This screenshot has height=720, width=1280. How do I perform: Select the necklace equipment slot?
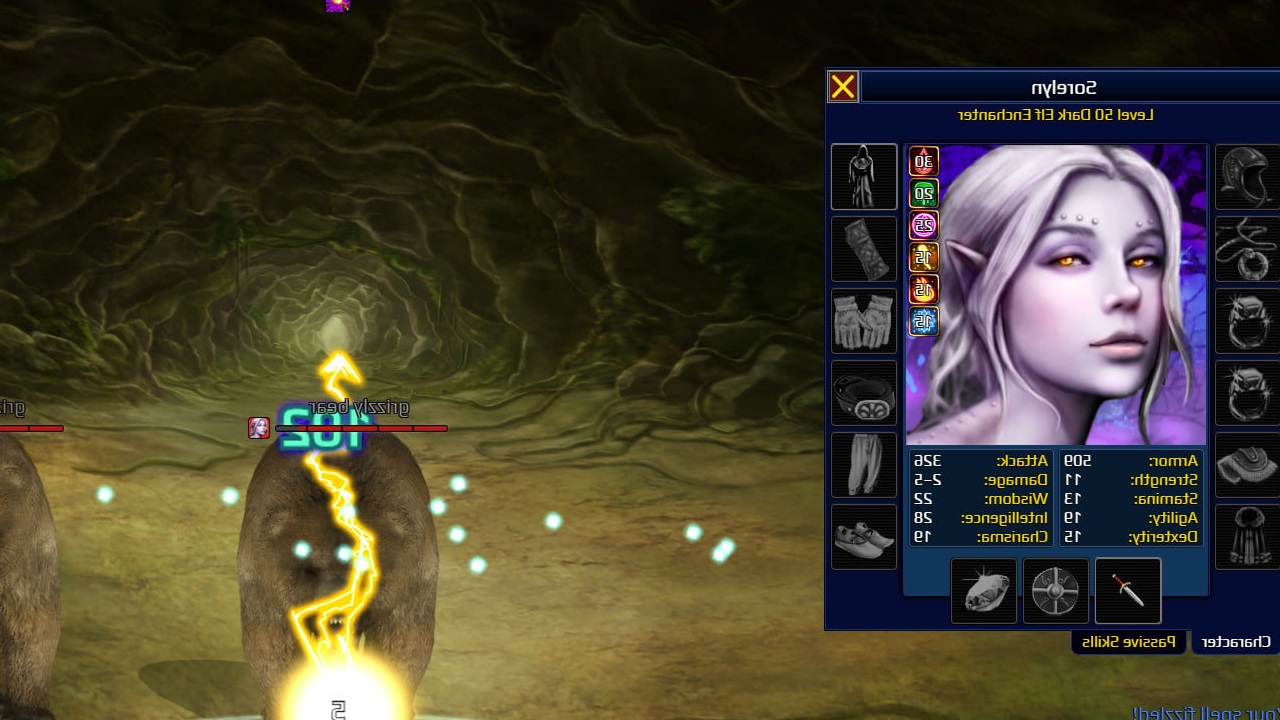coord(1246,249)
